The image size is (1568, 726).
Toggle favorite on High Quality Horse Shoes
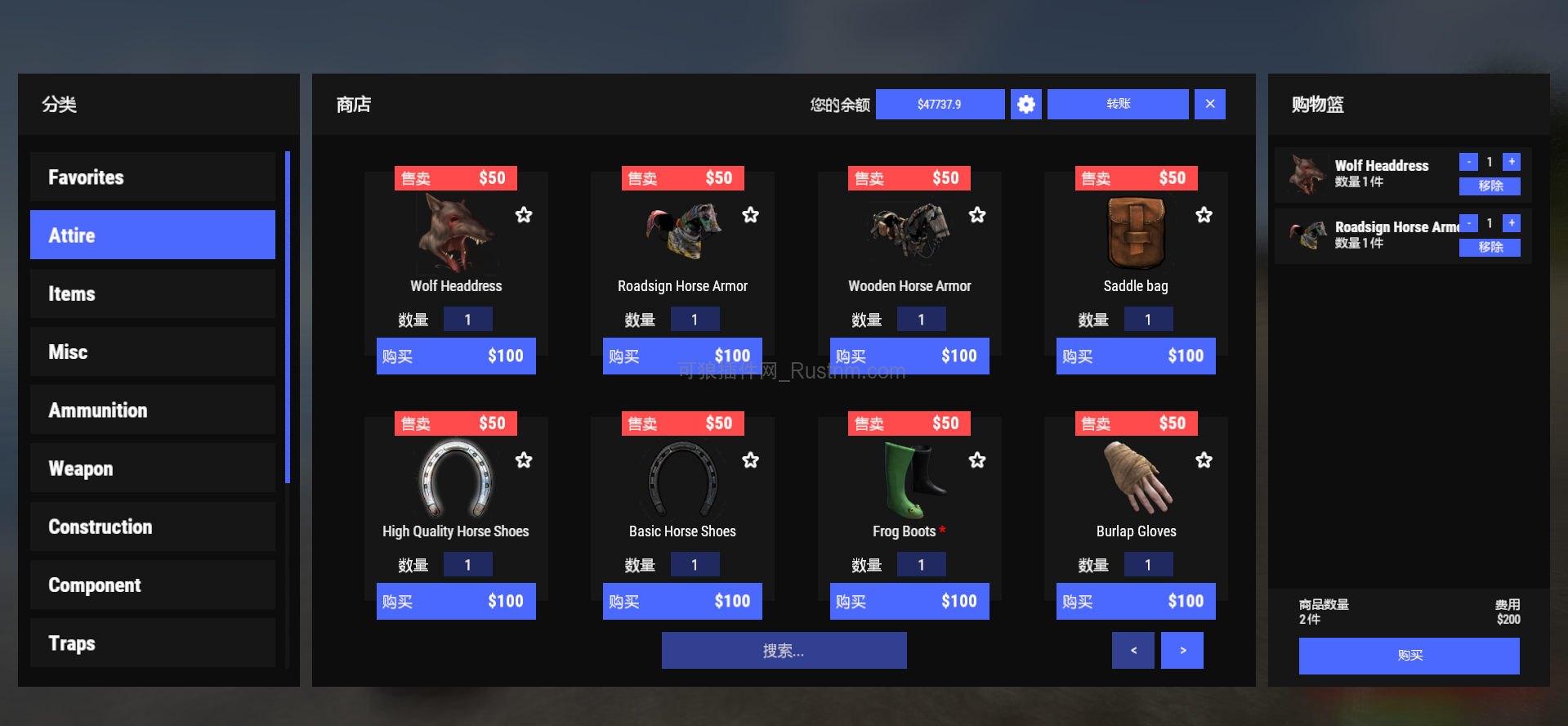[x=523, y=459]
